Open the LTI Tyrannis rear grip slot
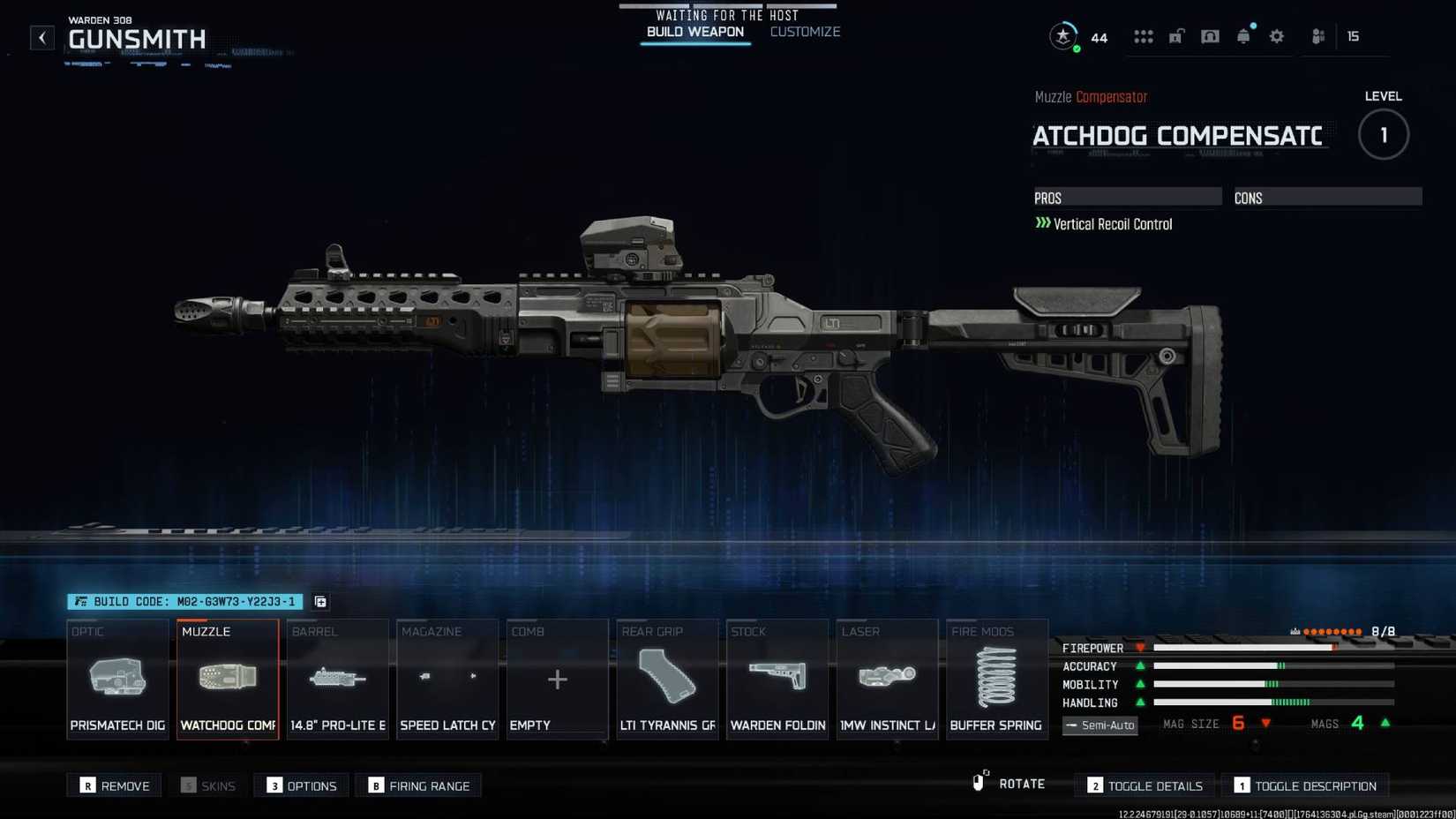1456x819 pixels. coord(667,680)
